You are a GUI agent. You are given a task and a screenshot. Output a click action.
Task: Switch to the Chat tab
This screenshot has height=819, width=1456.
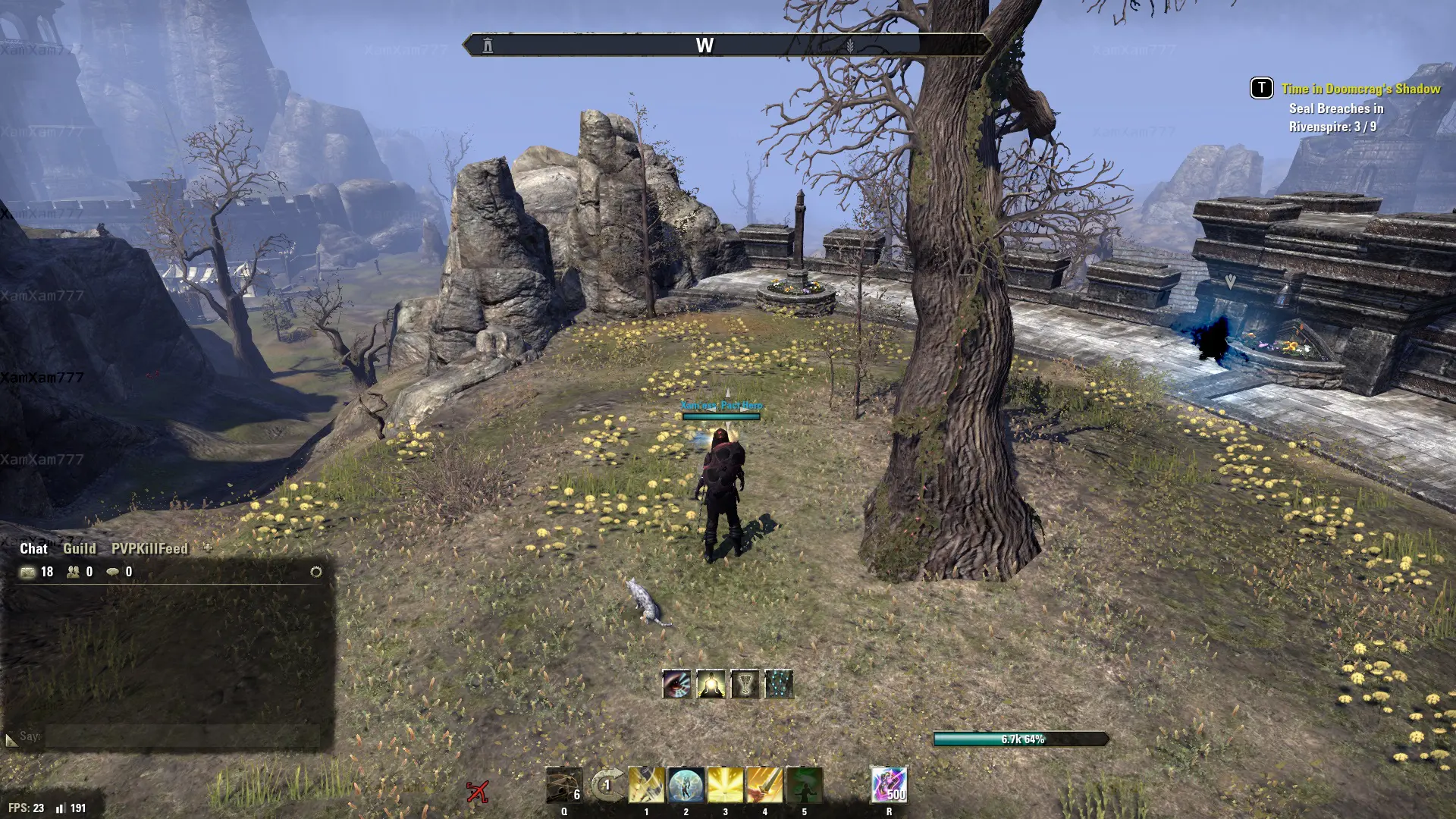click(x=33, y=548)
